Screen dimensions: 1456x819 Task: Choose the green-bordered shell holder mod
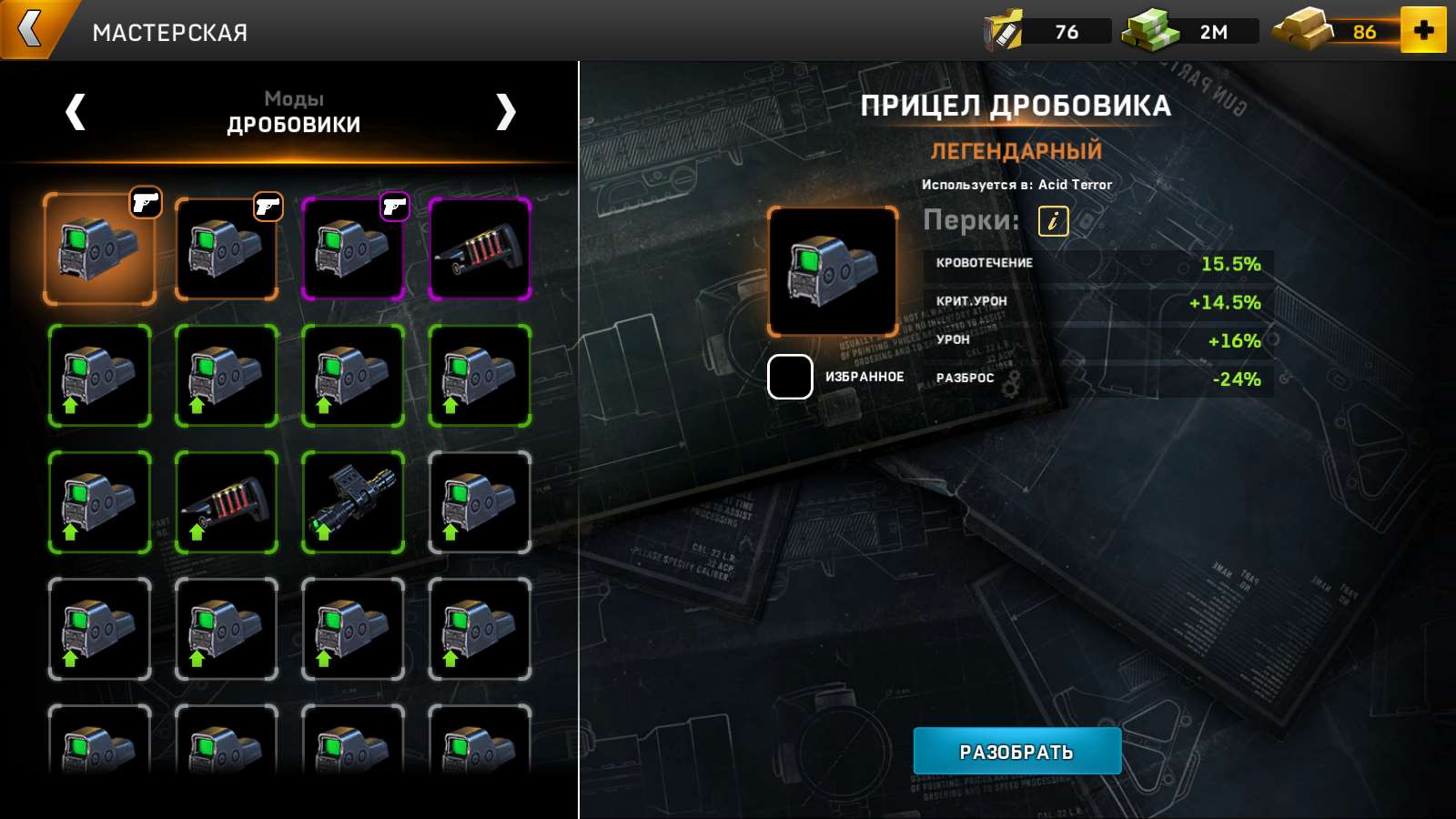[x=227, y=502]
